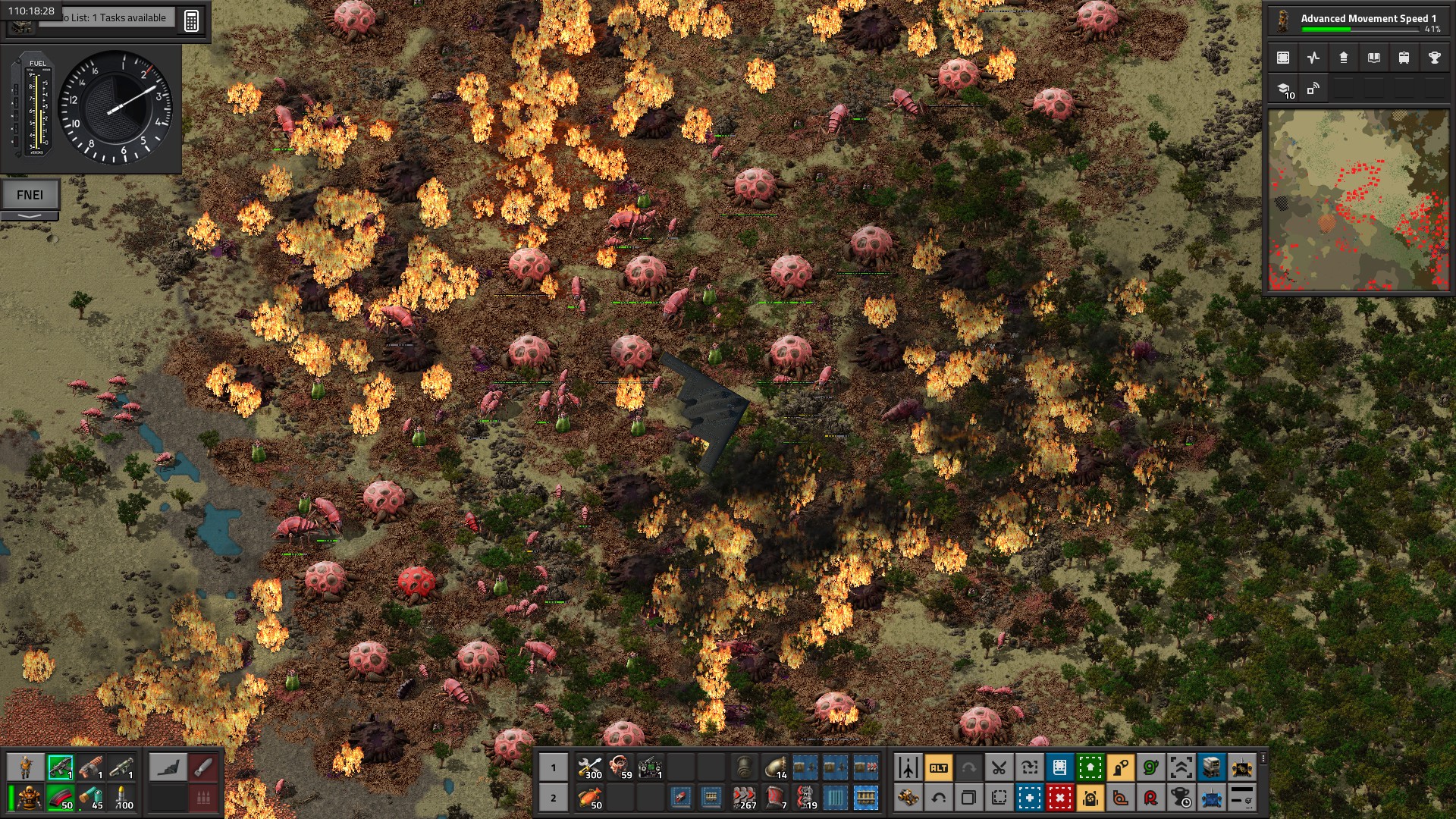Open the train overview icon

pos(1404,58)
